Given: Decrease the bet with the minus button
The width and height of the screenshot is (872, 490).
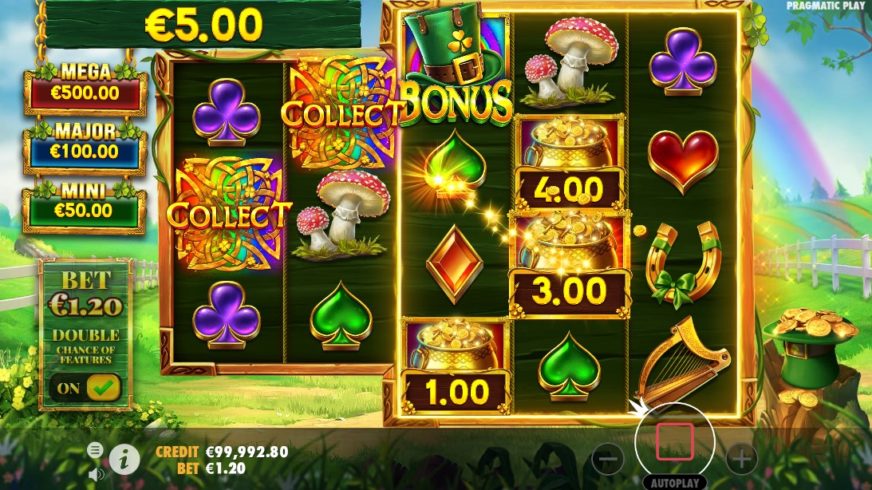Looking at the screenshot, I should 608,459.
